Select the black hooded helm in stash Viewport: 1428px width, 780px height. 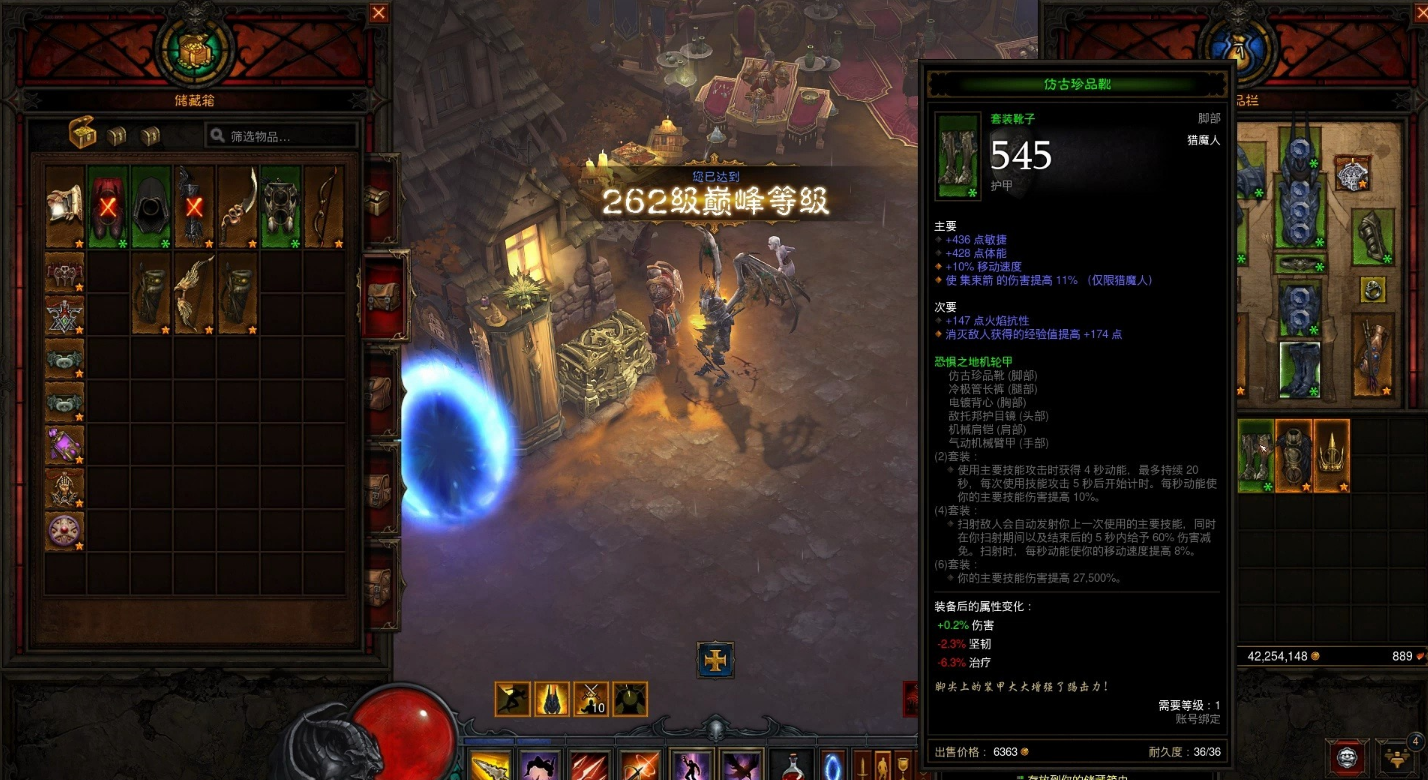(x=152, y=207)
